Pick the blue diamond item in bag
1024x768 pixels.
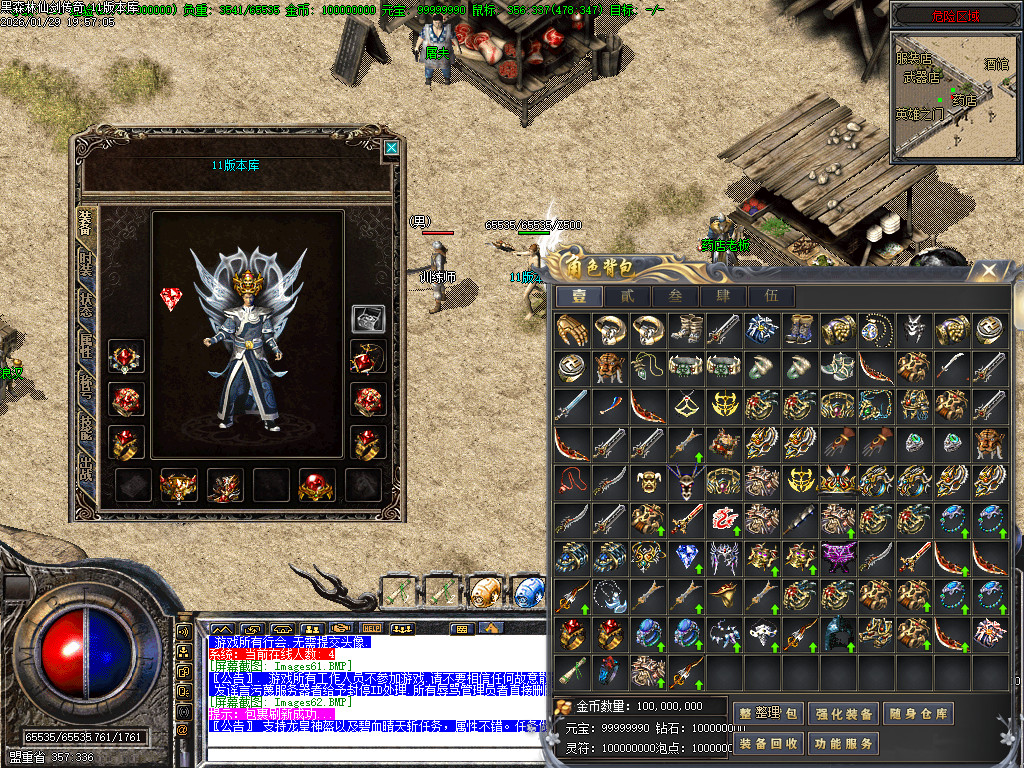[x=687, y=557]
